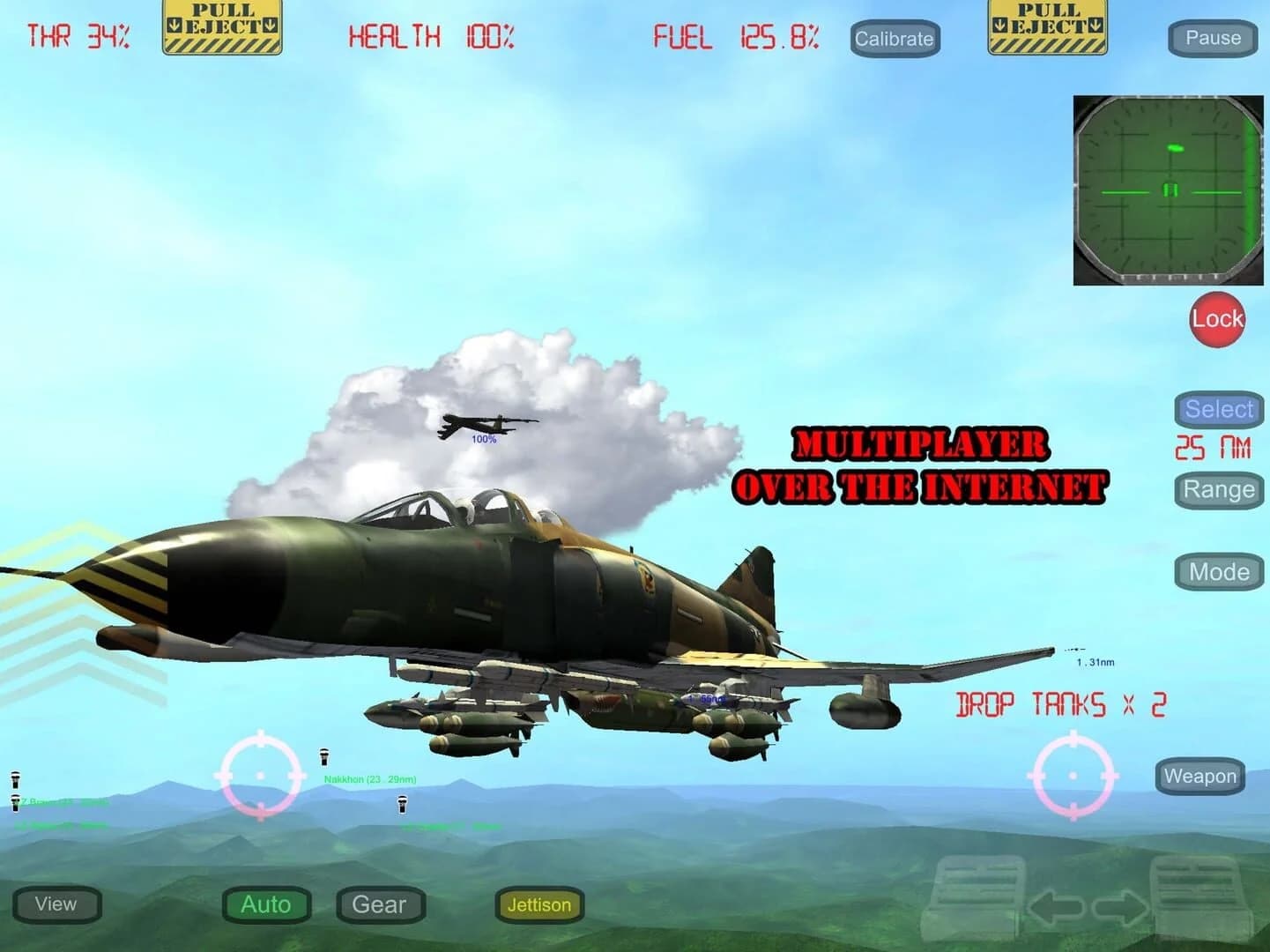
Task: Switch camera with the View control
Action: click(57, 904)
